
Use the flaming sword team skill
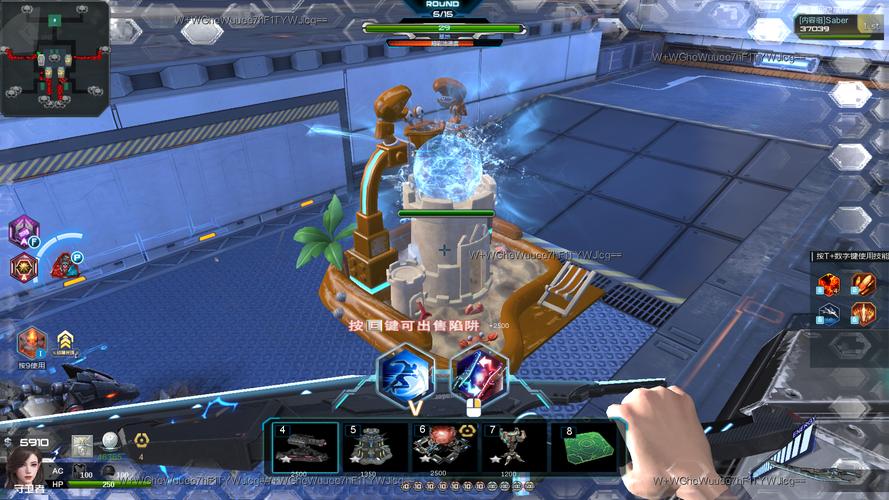[x=864, y=314]
